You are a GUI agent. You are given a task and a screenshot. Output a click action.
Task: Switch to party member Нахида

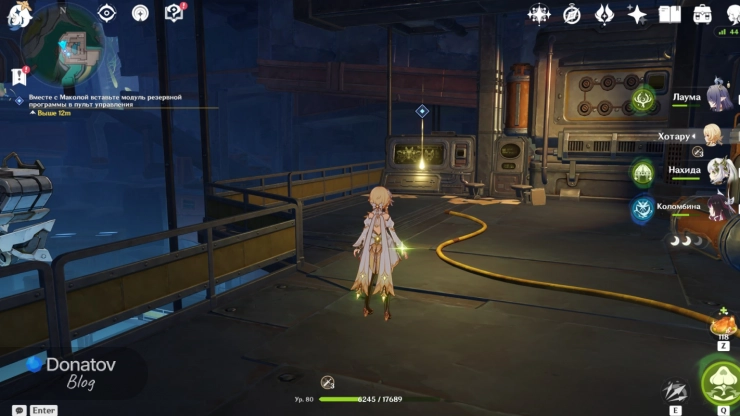(718, 172)
